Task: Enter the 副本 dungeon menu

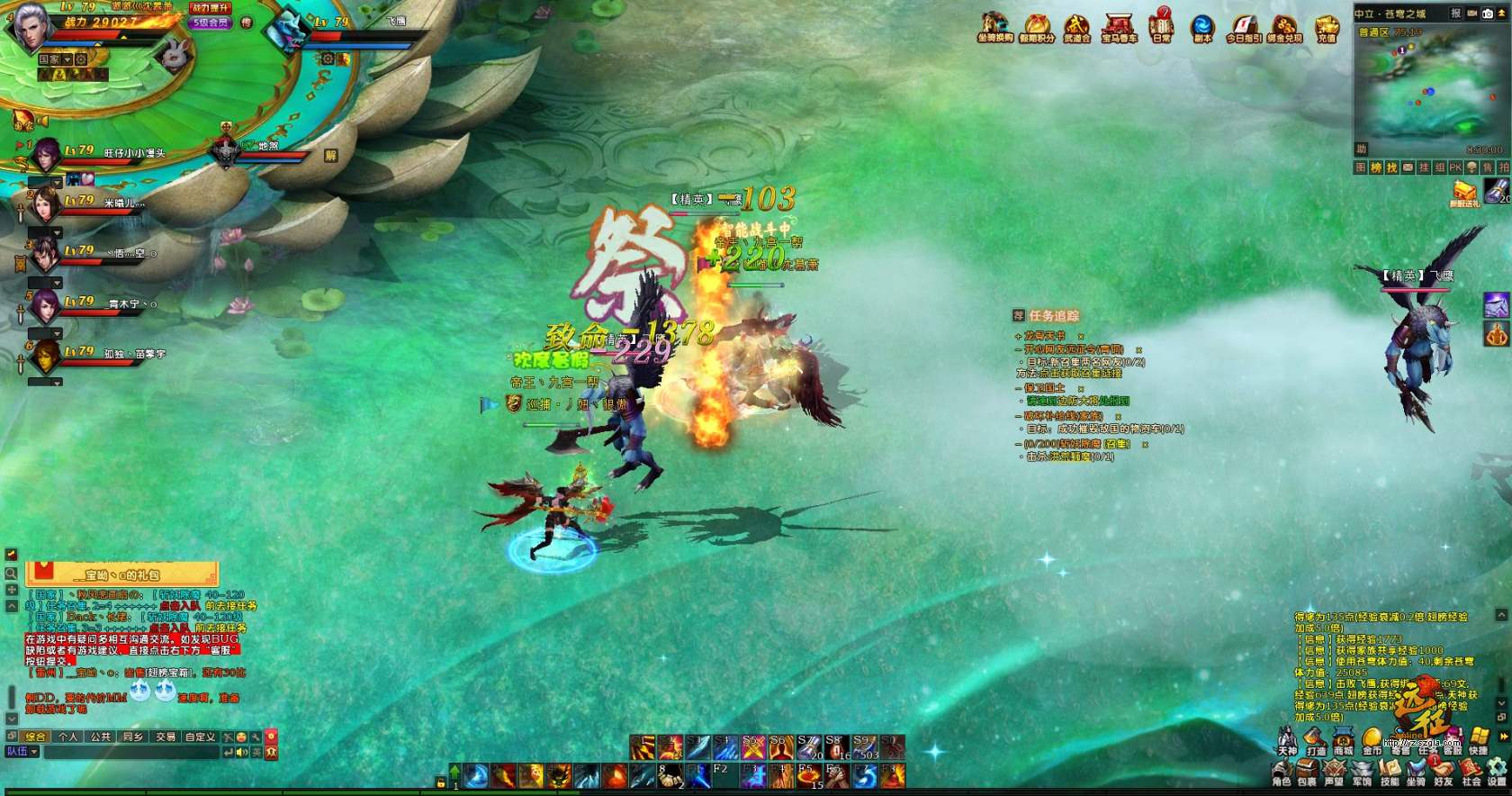Action: click(x=1202, y=26)
